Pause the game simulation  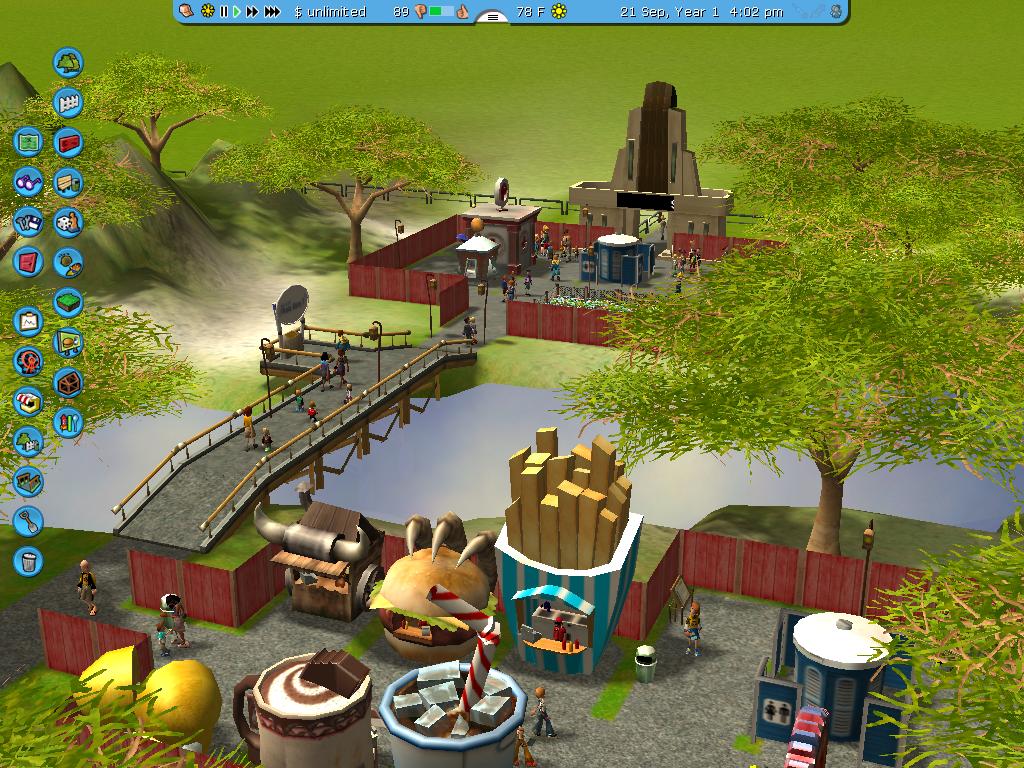click(x=224, y=12)
